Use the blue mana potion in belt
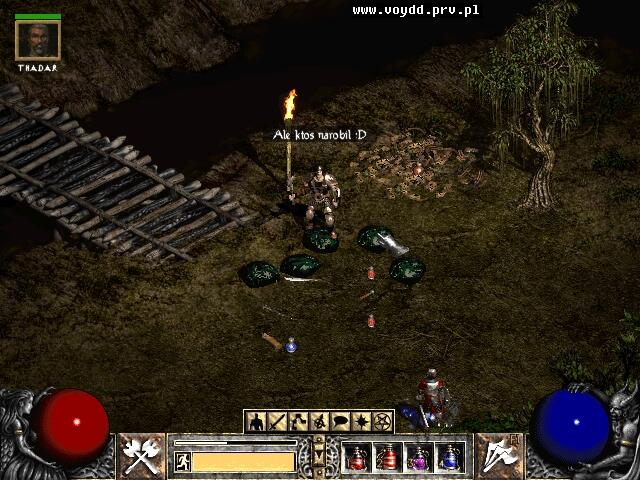 [450, 458]
